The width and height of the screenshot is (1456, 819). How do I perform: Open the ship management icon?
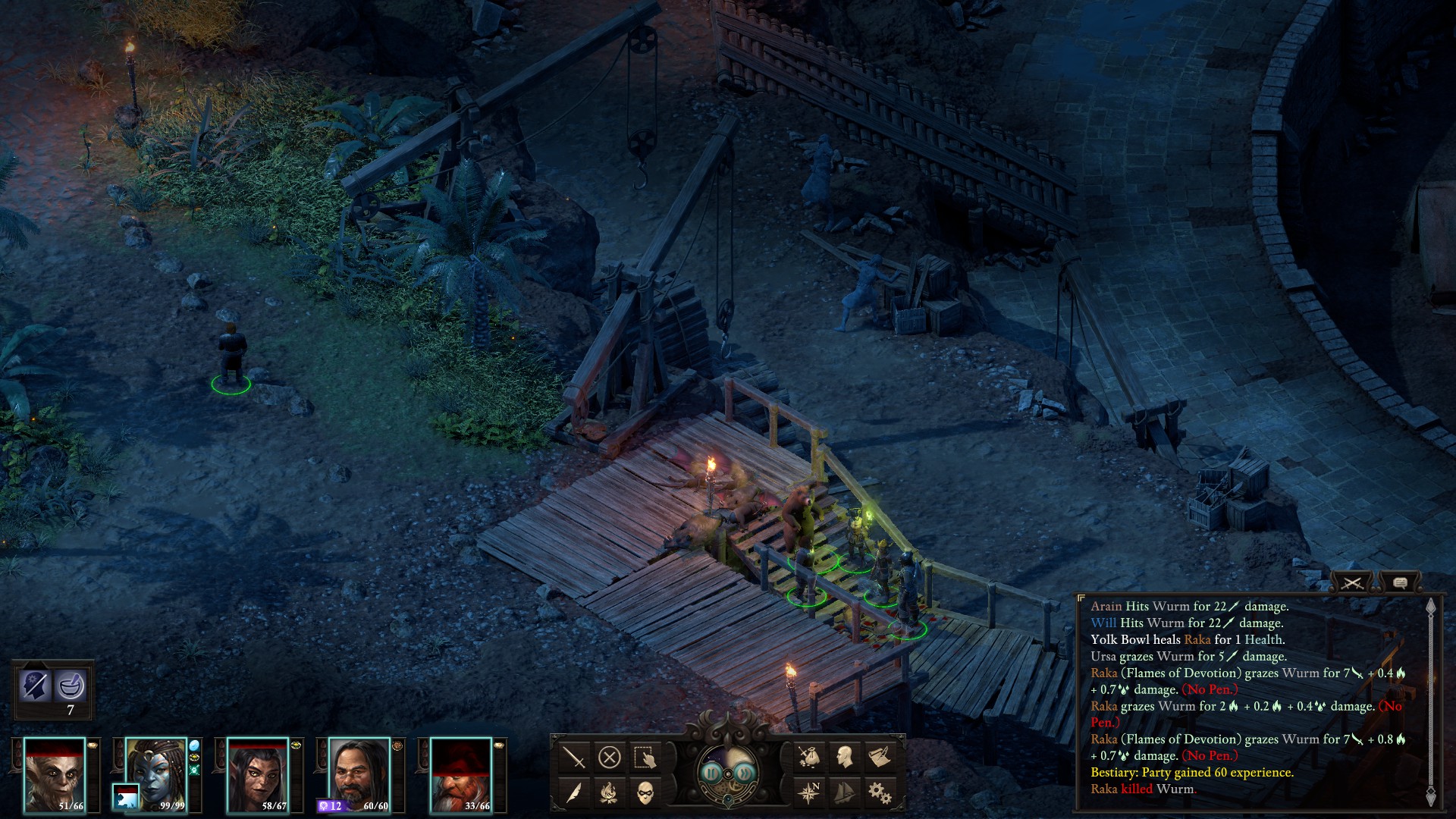tap(844, 792)
